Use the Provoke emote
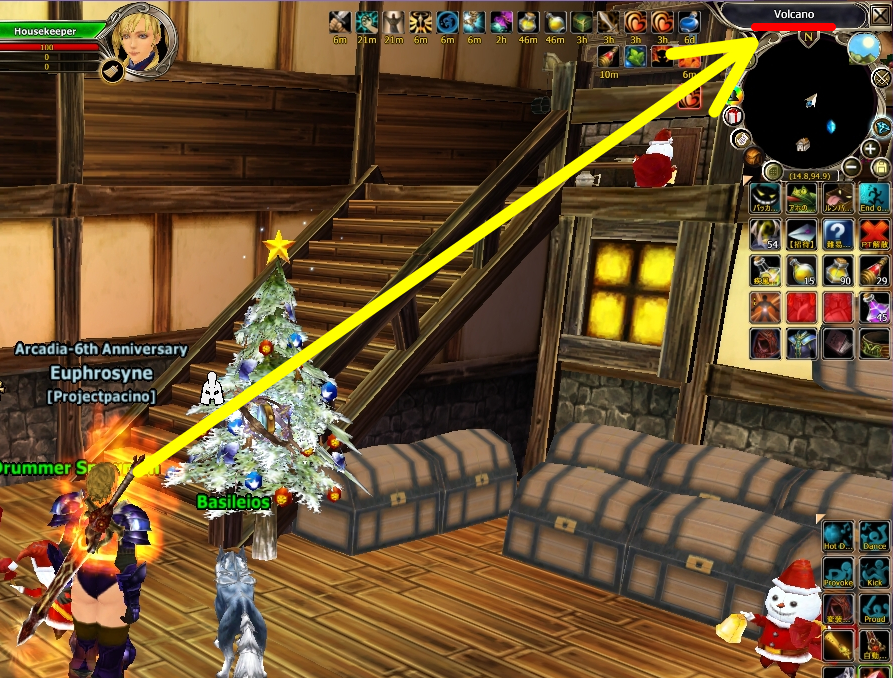This screenshot has height=678, width=893. (838, 573)
